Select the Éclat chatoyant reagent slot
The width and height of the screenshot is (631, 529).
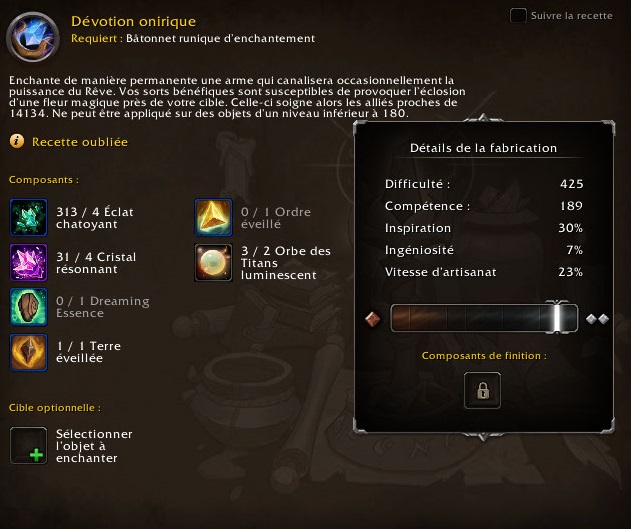click(x=28, y=218)
